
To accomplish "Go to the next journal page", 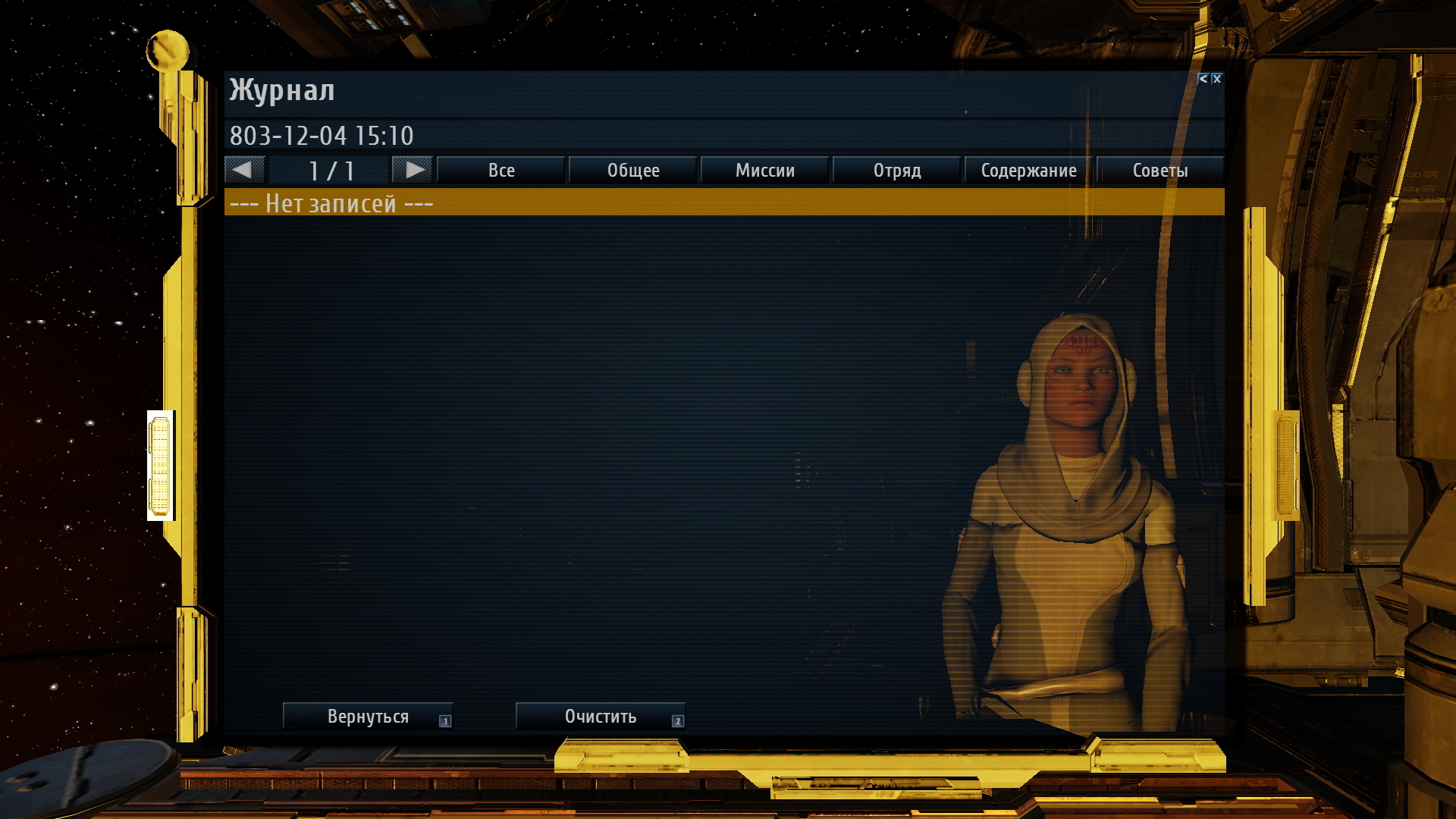I will pyautogui.click(x=413, y=170).
